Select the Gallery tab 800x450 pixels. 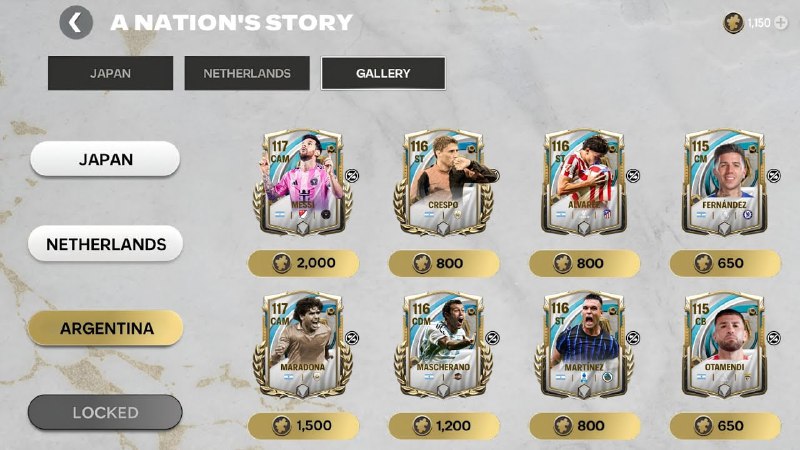pos(383,73)
